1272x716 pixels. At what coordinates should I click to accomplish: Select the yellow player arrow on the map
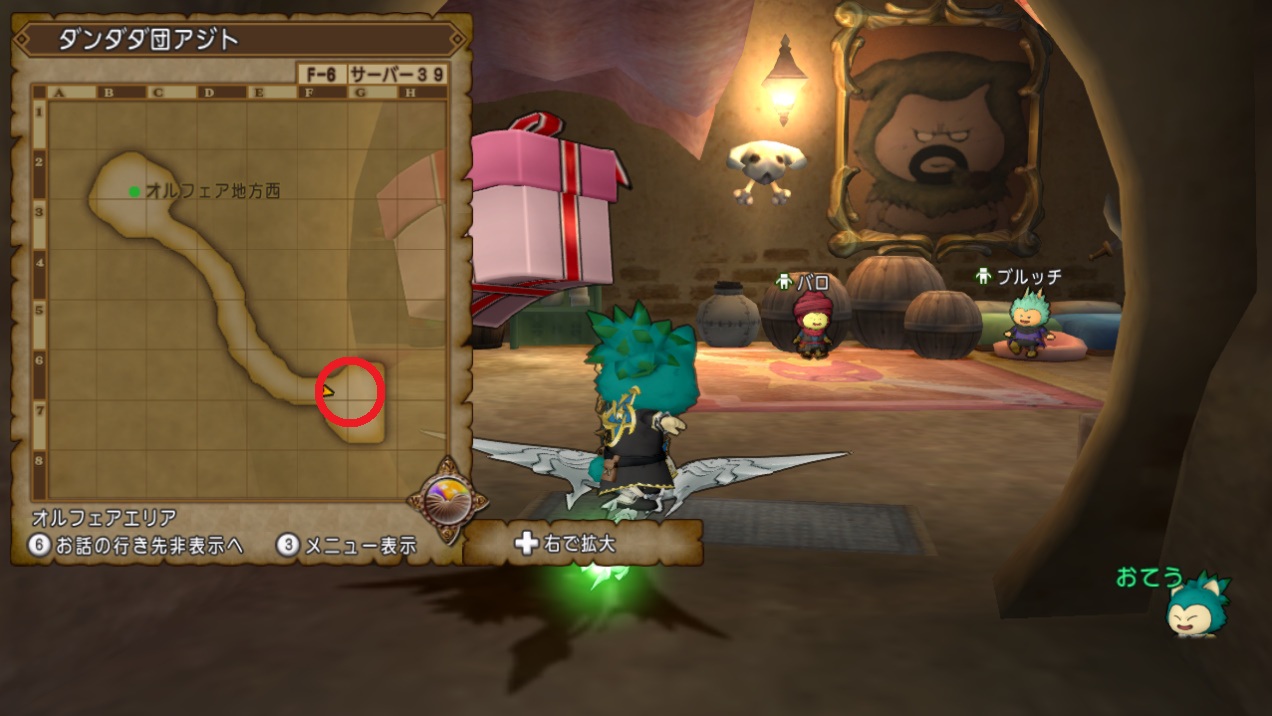click(x=327, y=391)
